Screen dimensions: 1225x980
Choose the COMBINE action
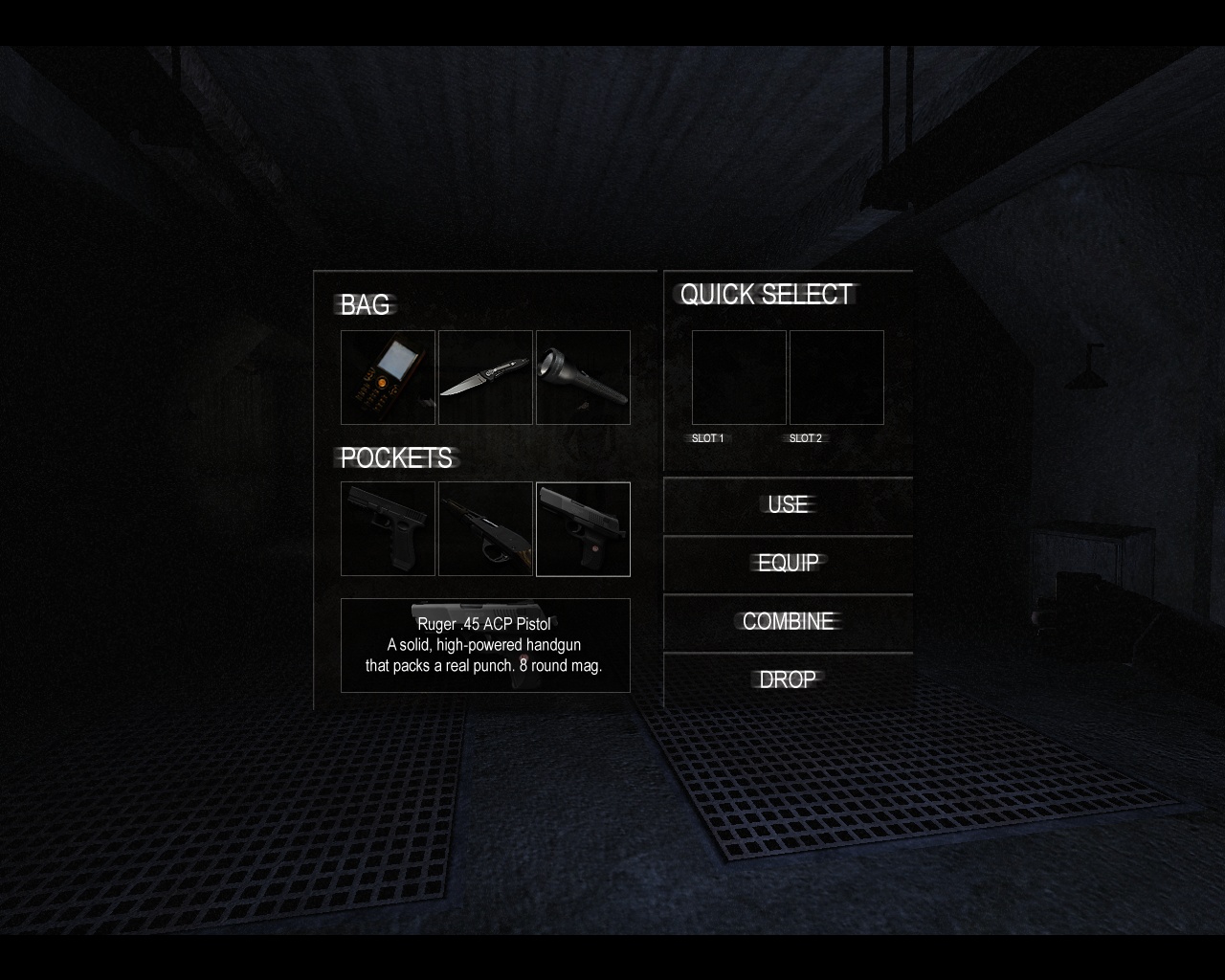point(788,621)
